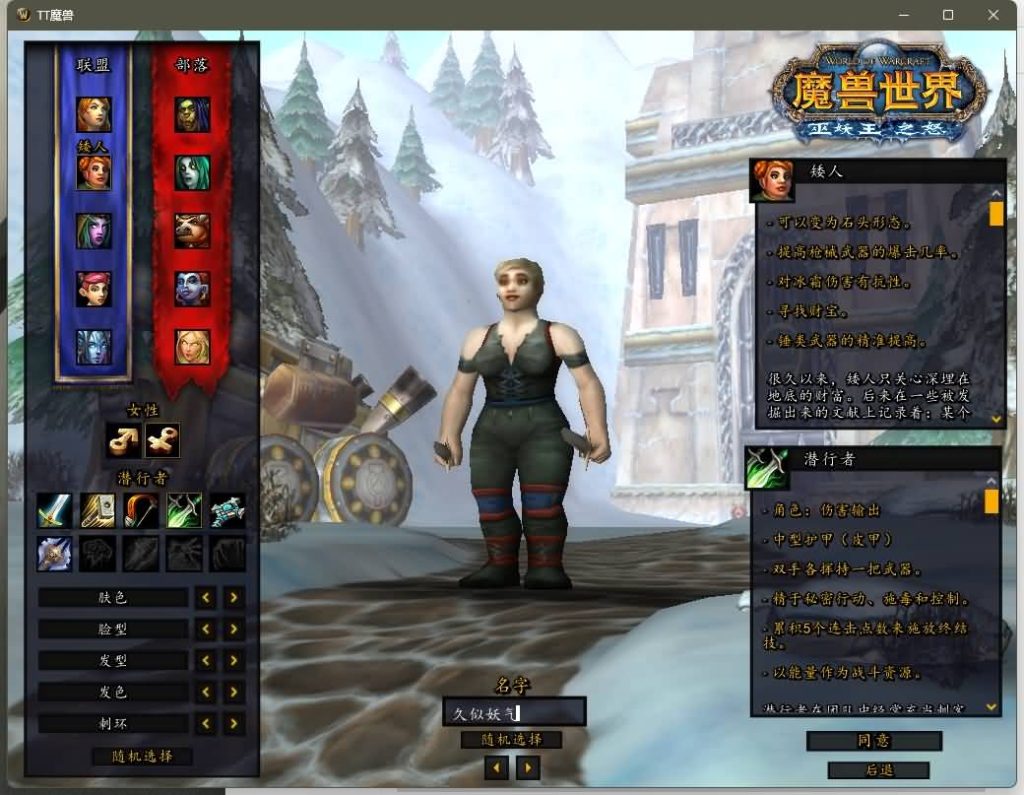This screenshot has width=1024, height=795.
Task: Pick the Tauren race portrait
Action: click(x=192, y=231)
